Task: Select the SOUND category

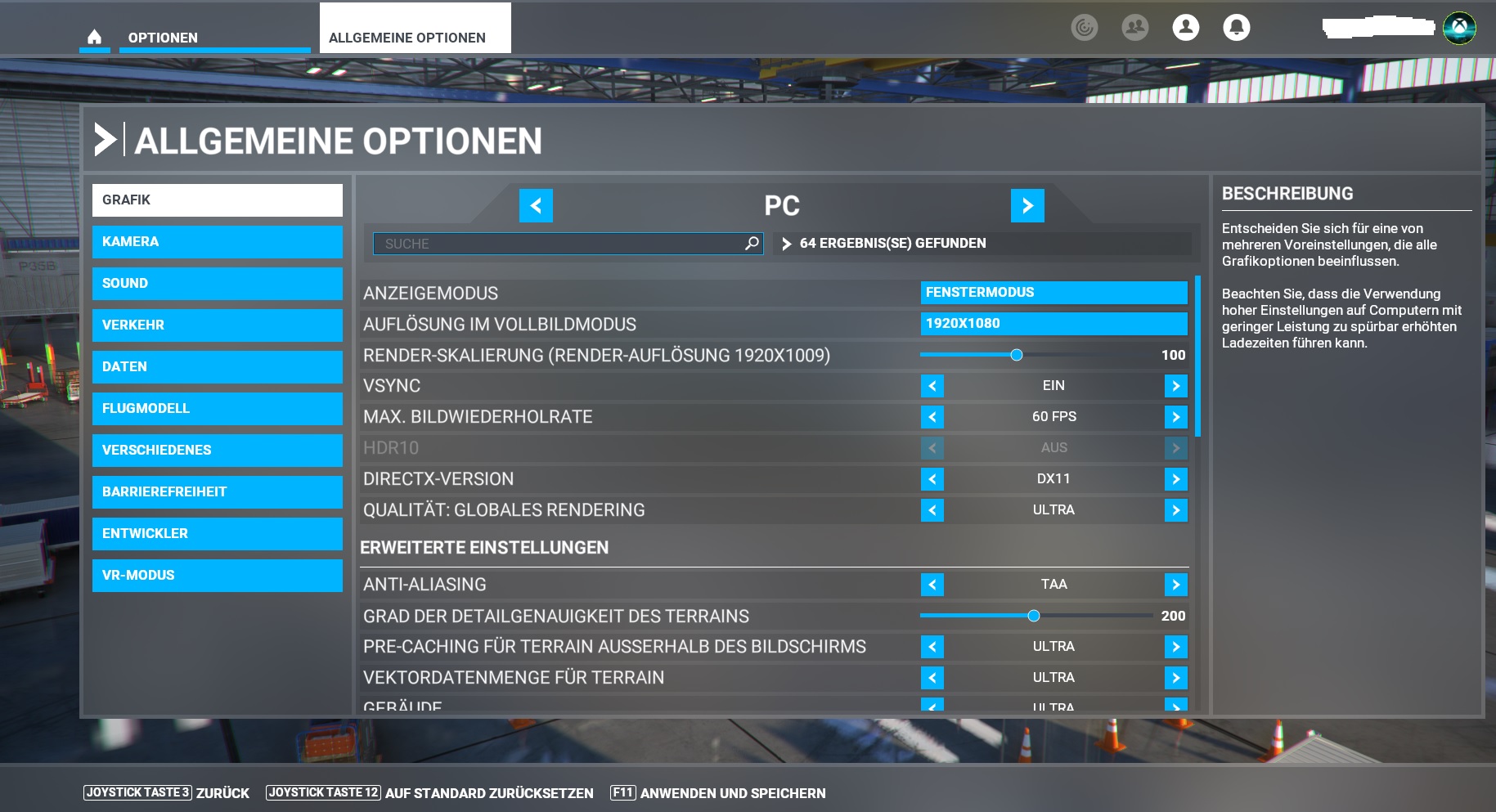Action: pos(217,283)
